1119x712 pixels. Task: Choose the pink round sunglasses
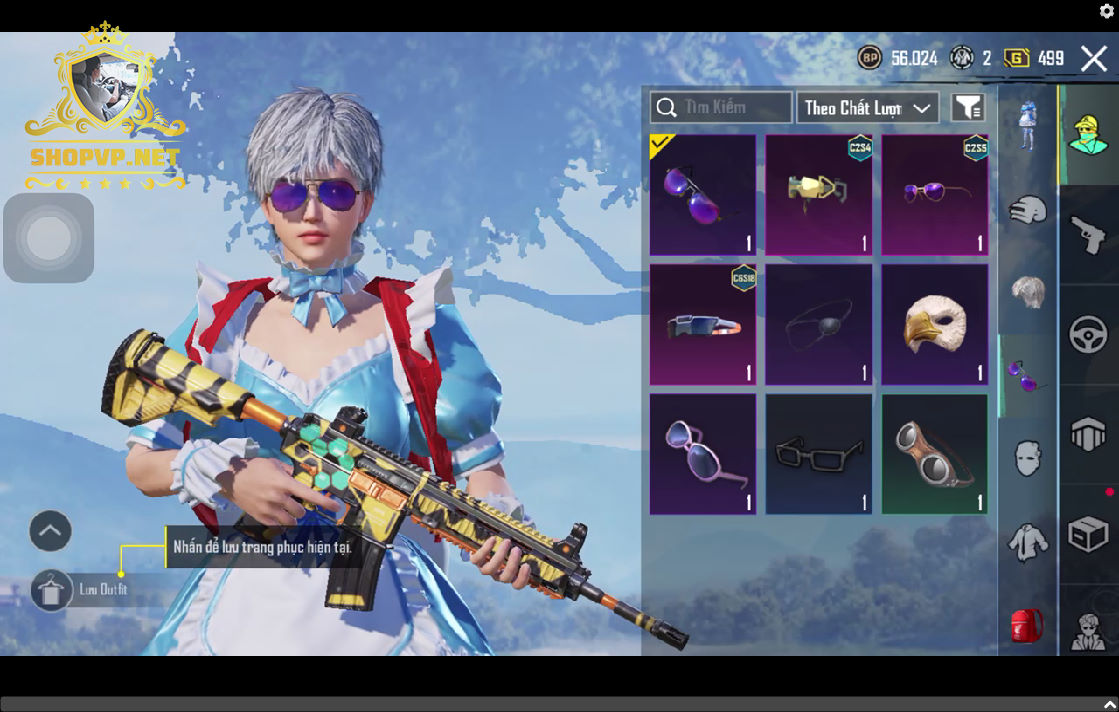(x=703, y=454)
